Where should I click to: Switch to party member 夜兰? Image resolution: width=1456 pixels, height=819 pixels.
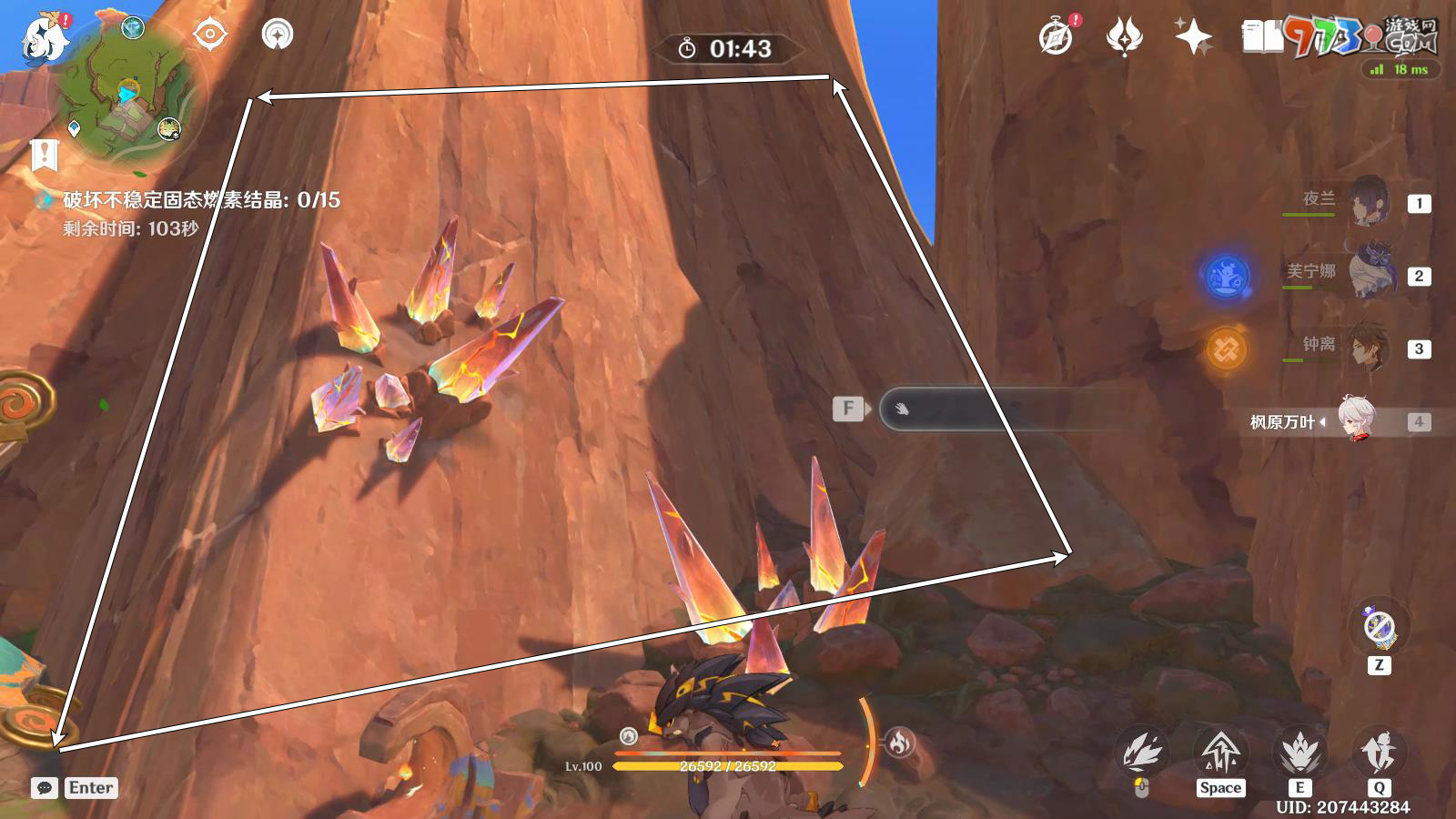pyautogui.click(x=1365, y=202)
